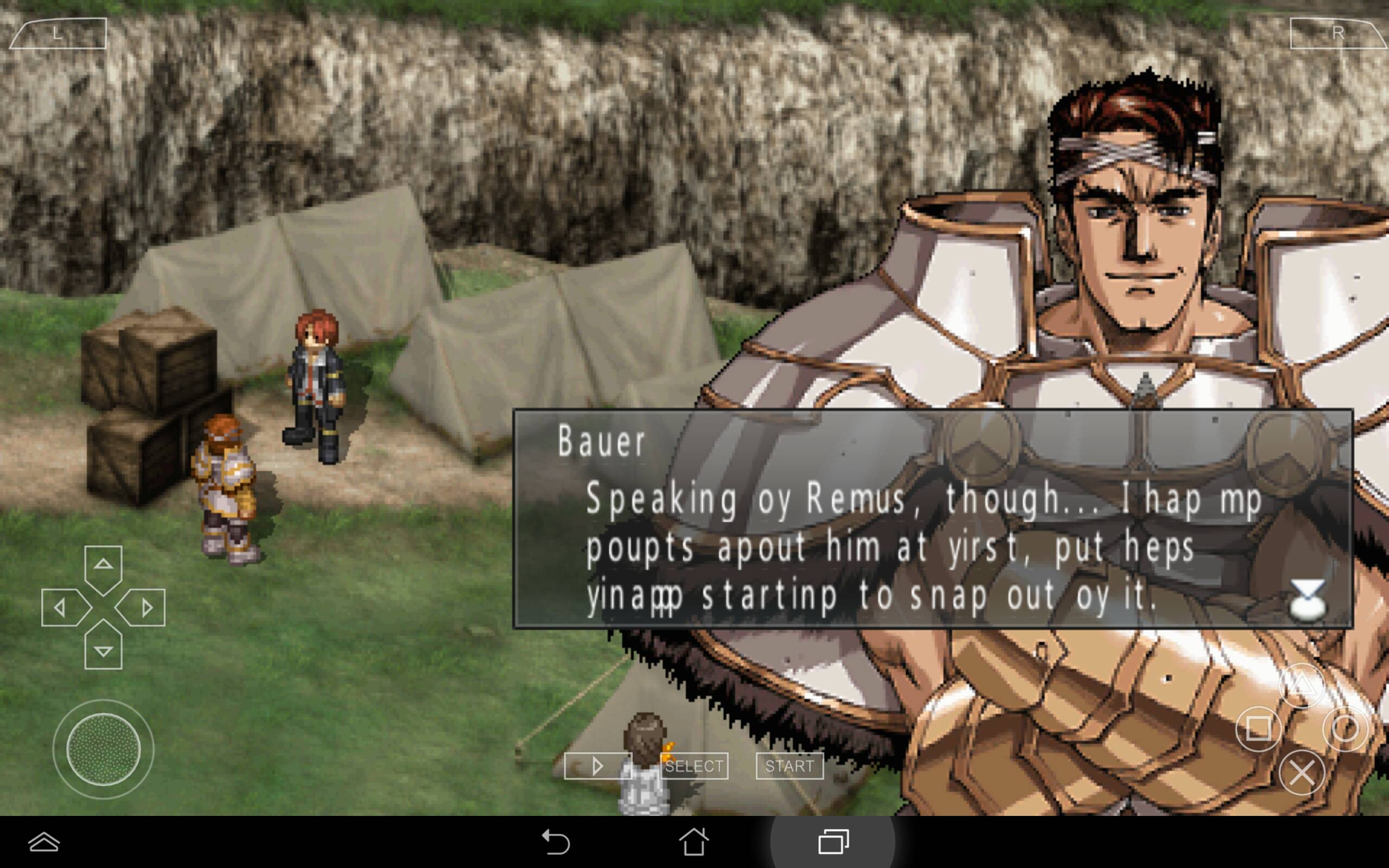Click the D-pad right arrow

tap(145, 608)
